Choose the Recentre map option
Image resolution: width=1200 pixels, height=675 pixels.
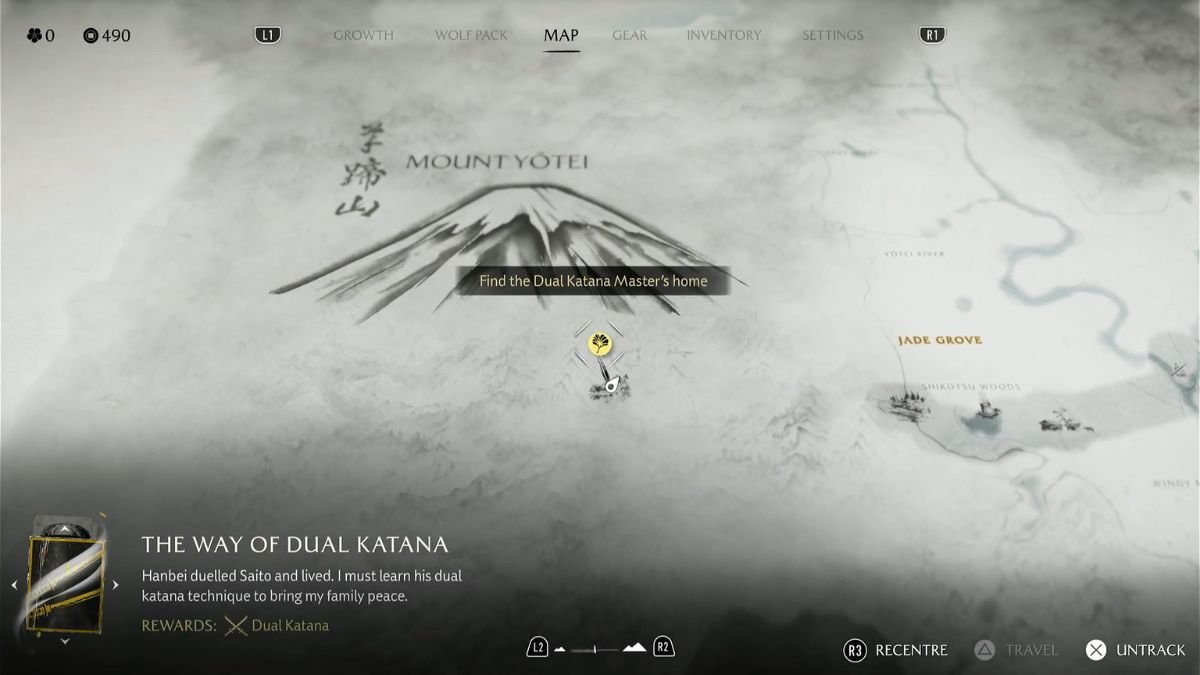tap(899, 650)
